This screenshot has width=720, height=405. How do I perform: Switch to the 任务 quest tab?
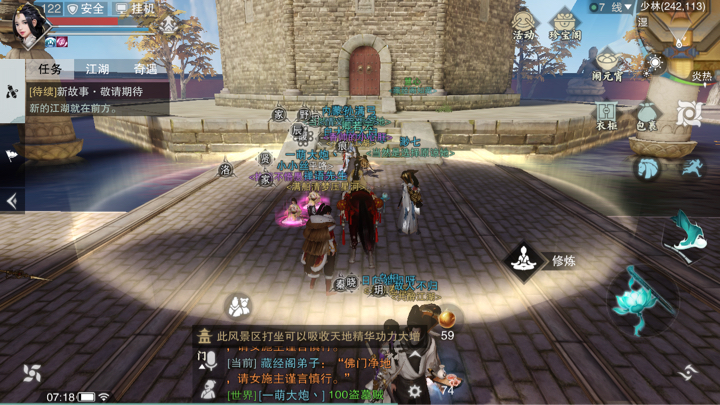(50, 69)
